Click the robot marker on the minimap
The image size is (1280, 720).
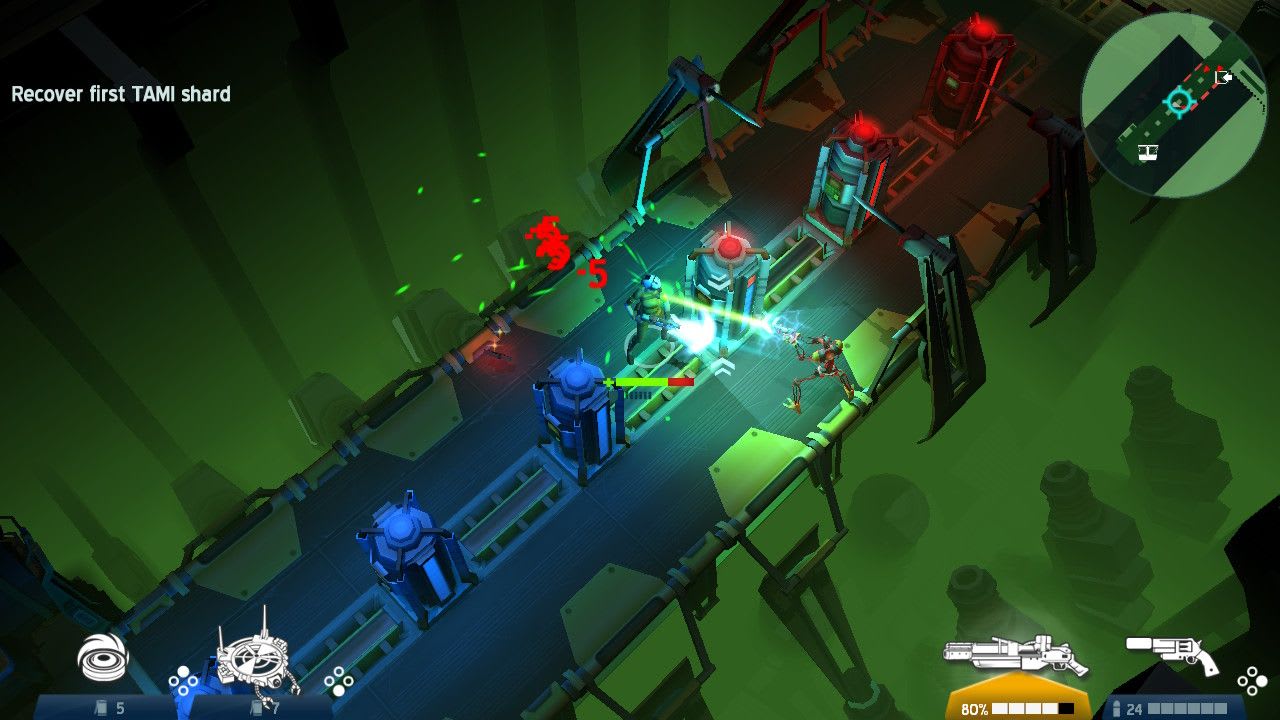tap(1148, 152)
